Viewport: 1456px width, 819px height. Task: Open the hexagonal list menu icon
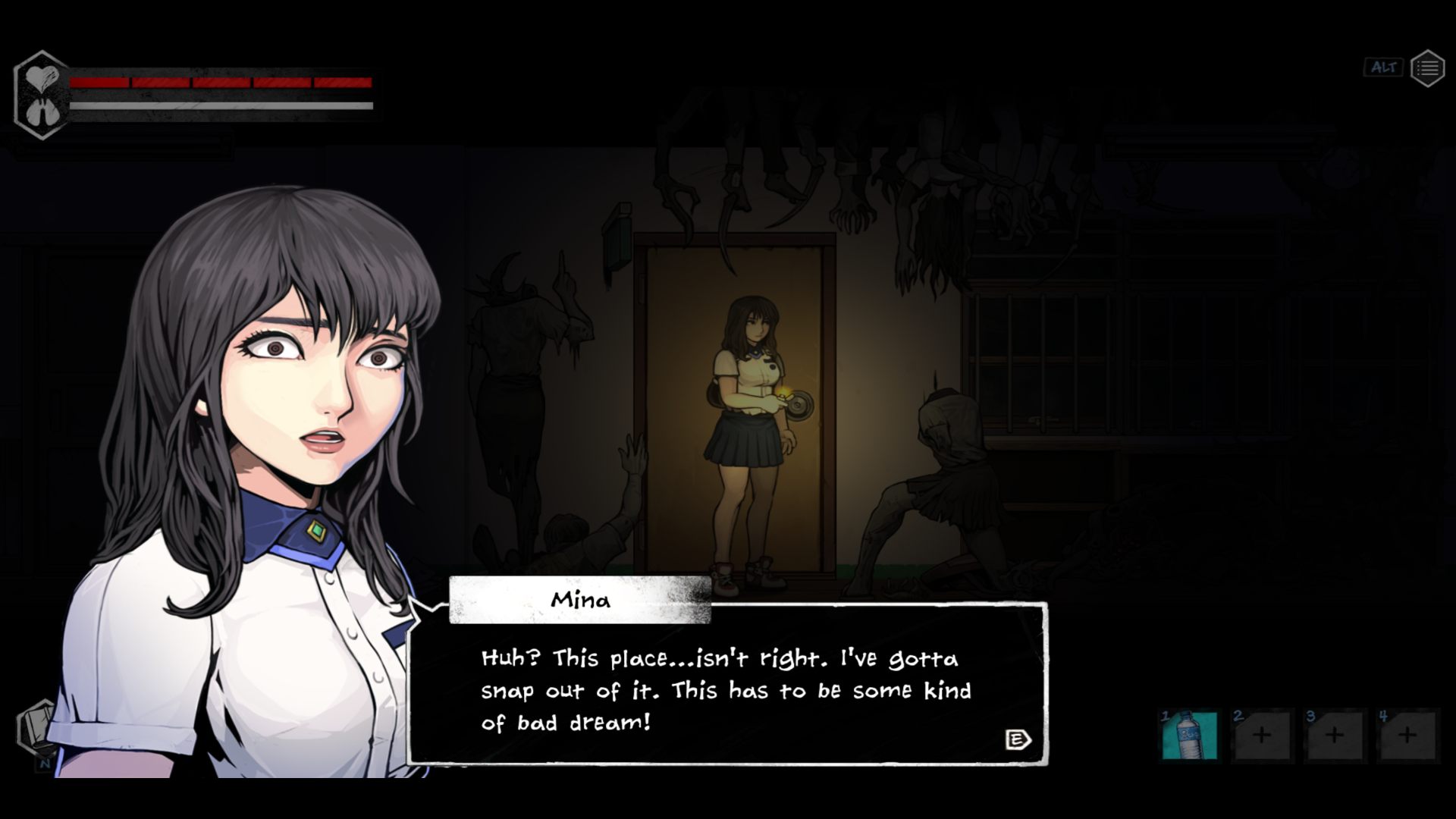(x=1427, y=69)
